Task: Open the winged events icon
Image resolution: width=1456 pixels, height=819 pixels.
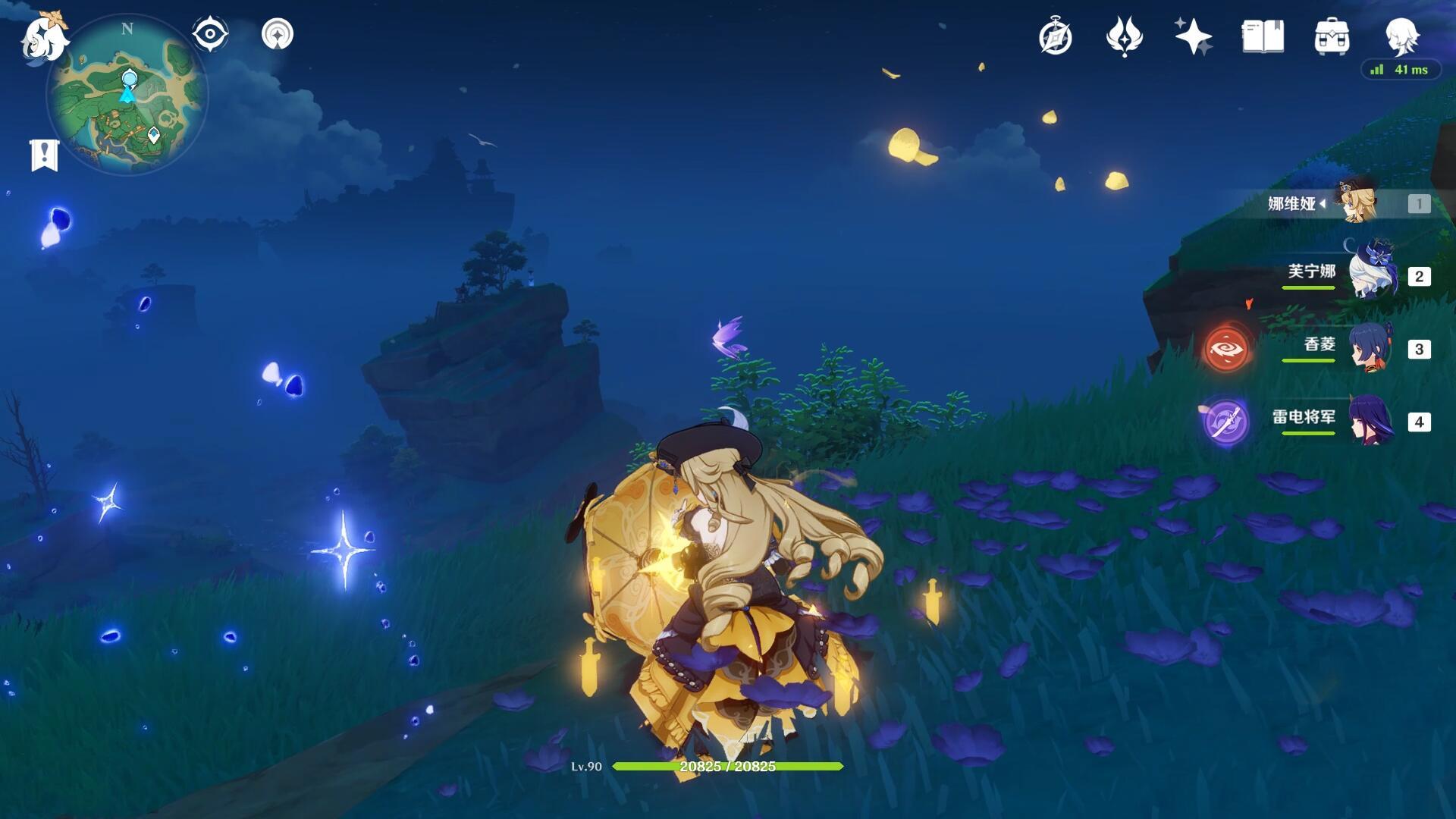Action: click(x=1124, y=36)
